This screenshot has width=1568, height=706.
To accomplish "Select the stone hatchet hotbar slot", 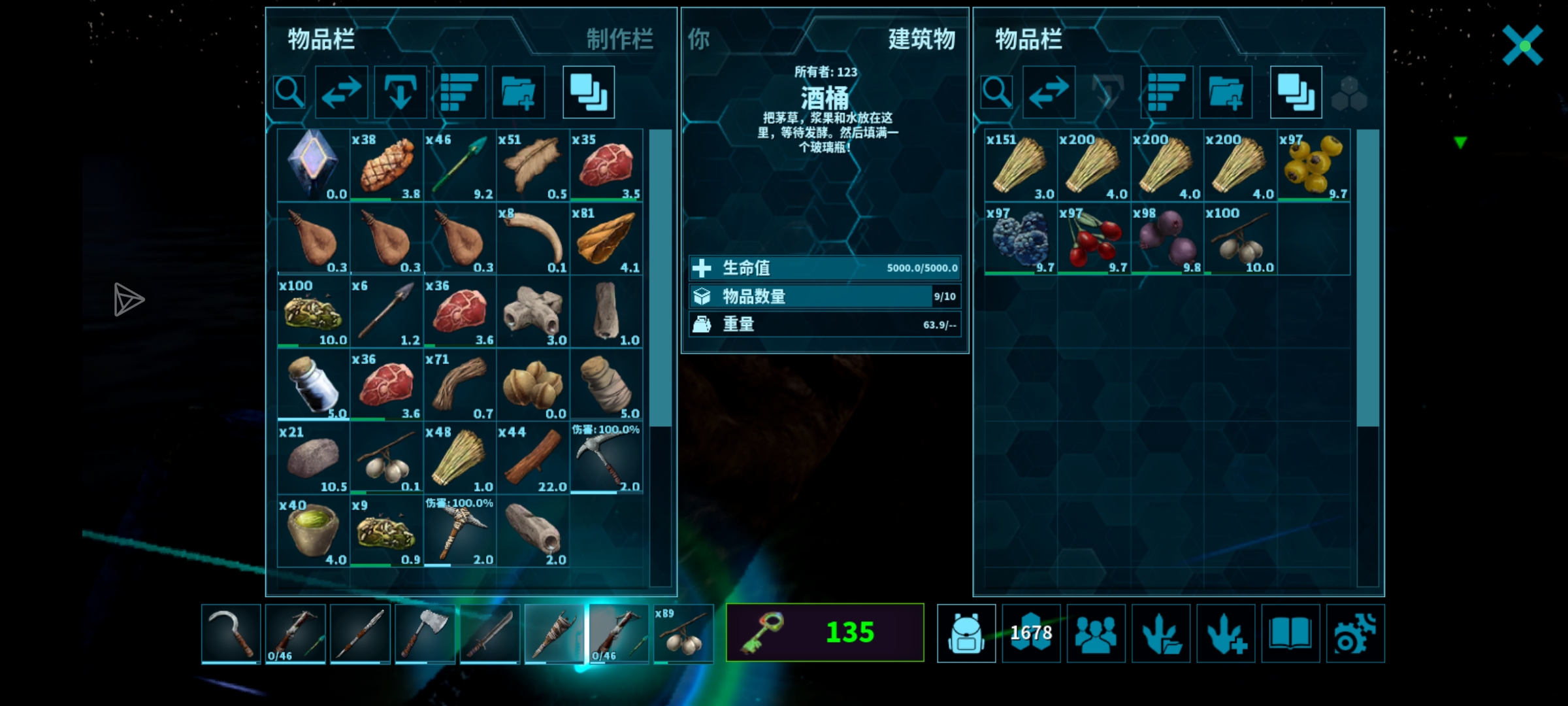I will click(425, 633).
